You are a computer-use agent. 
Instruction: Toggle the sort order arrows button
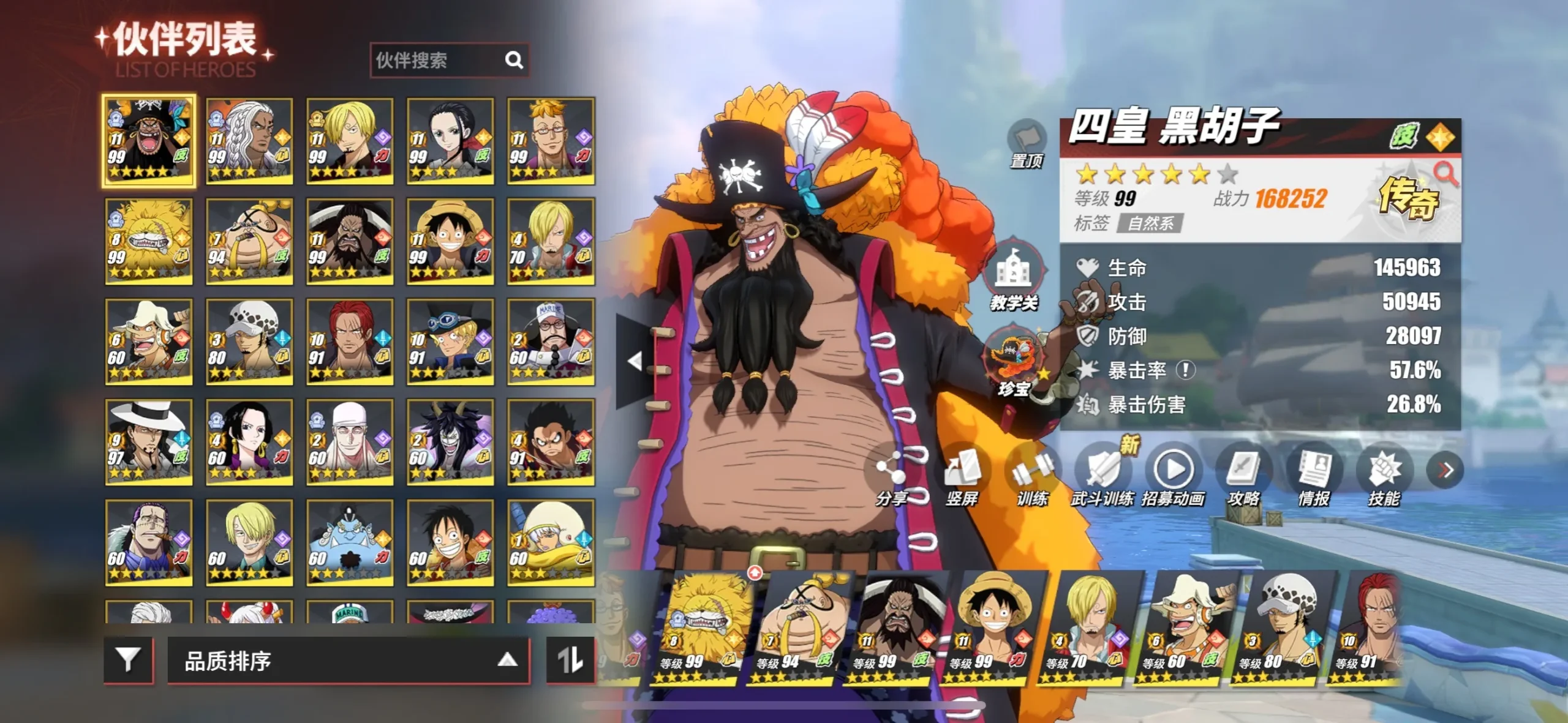click(x=570, y=660)
